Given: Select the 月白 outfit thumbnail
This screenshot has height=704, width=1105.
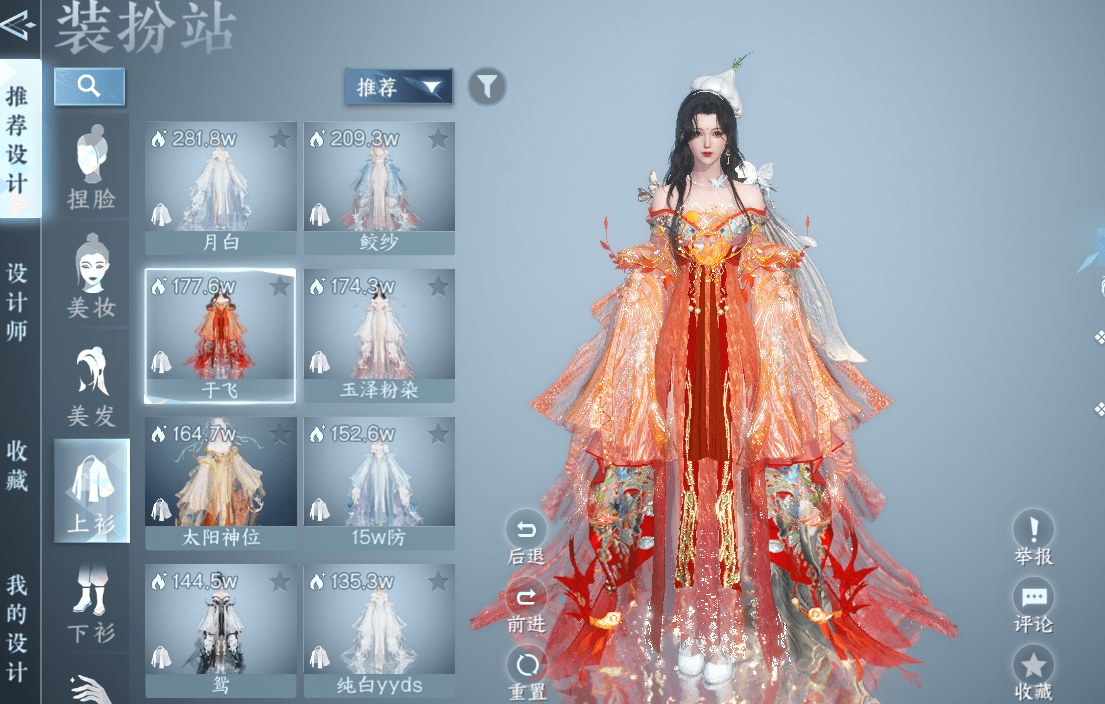Looking at the screenshot, I should tap(220, 187).
